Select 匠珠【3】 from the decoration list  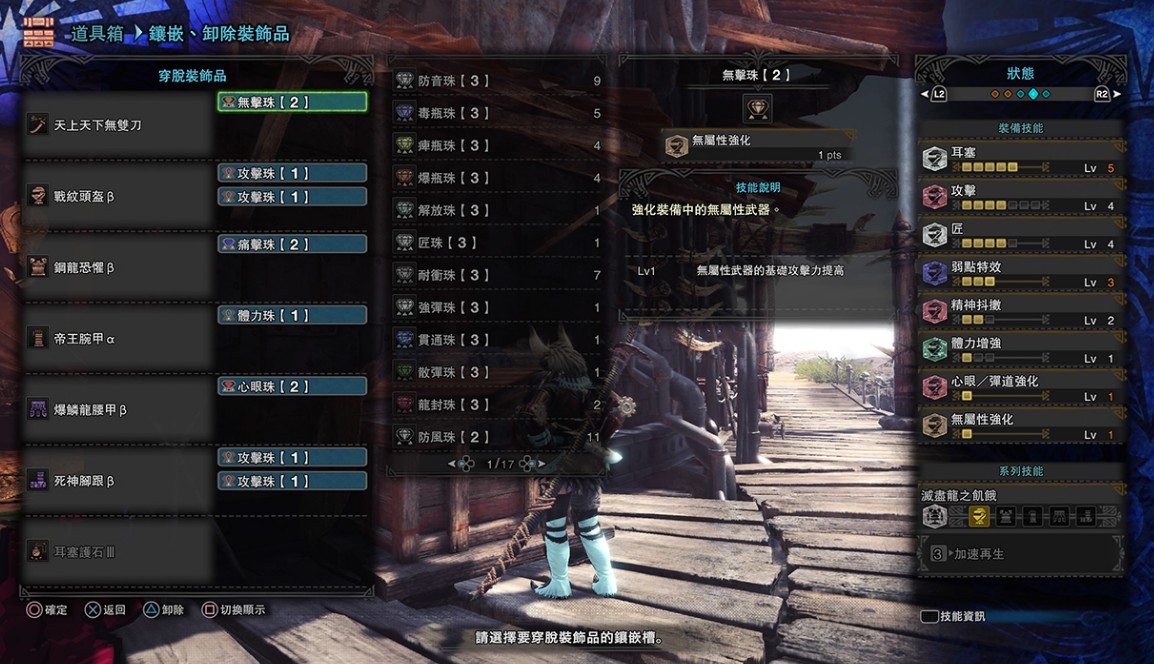tap(500, 243)
